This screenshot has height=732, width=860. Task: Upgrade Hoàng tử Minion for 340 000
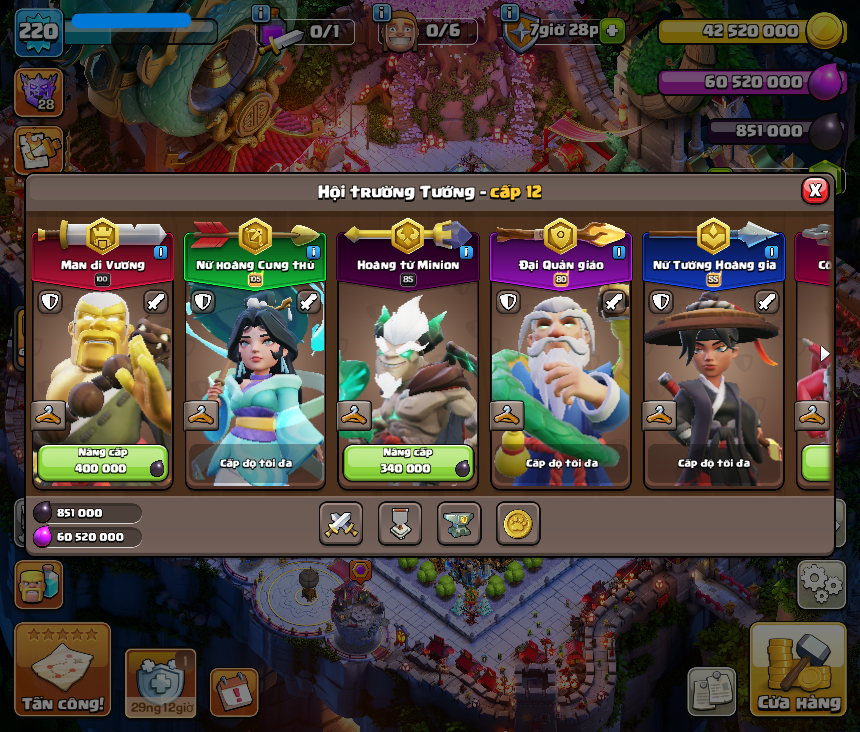pyautogui.click(x=407, y=463)
